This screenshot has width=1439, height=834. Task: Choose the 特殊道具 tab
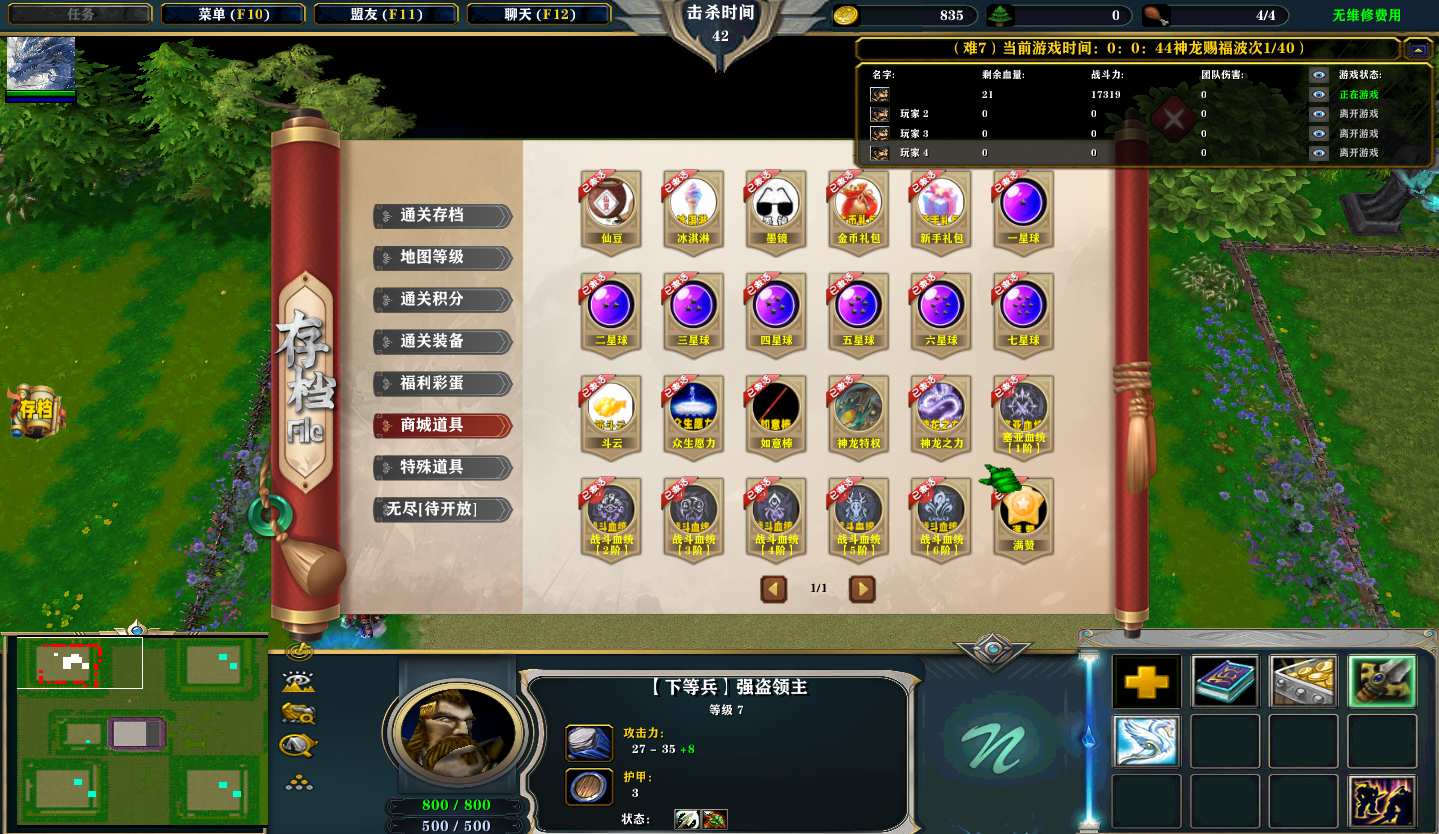(442, 468)
